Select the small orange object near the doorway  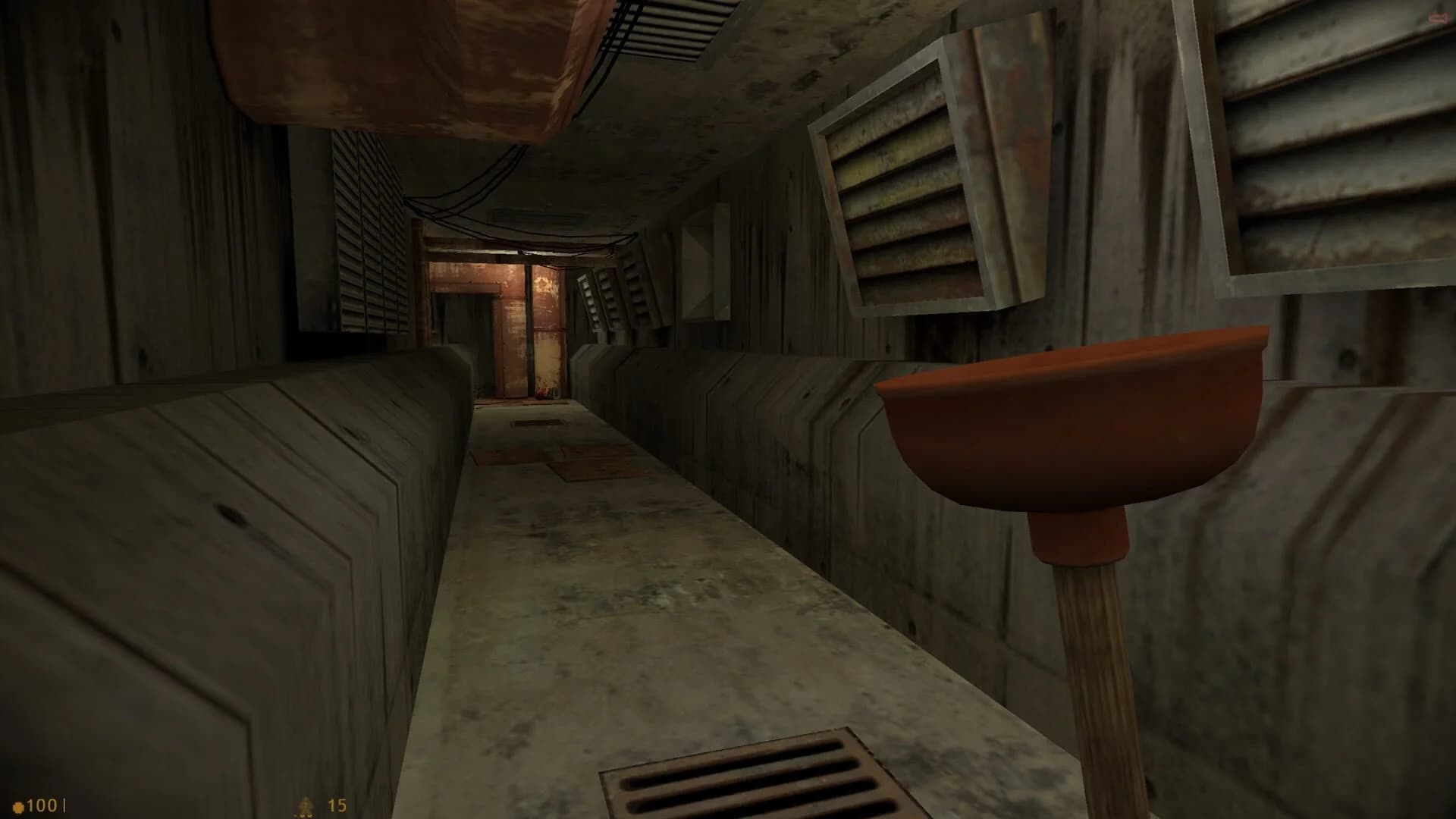541,391
